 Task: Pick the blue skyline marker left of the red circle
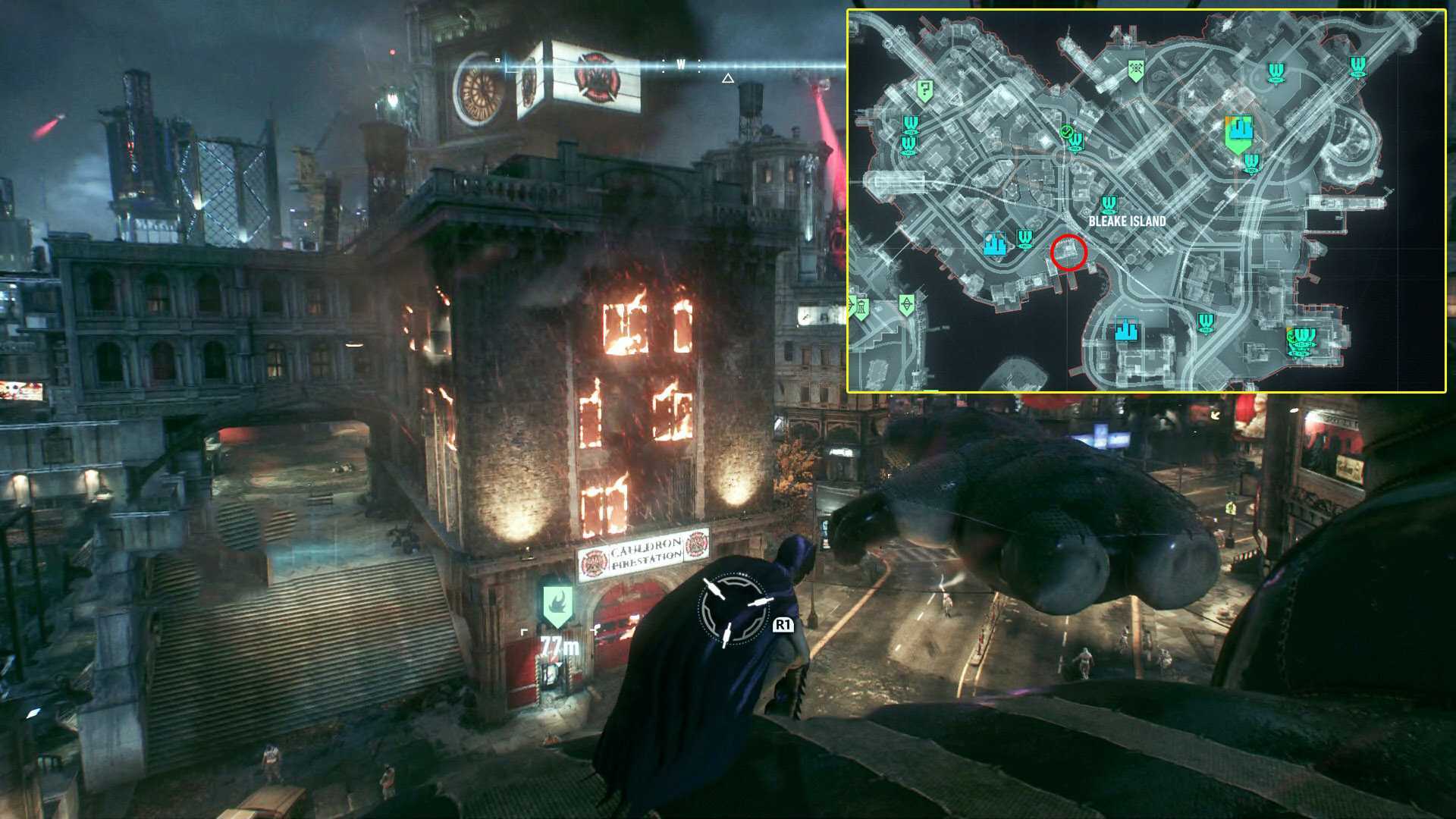pyautogui.click(x=994, y=243)
